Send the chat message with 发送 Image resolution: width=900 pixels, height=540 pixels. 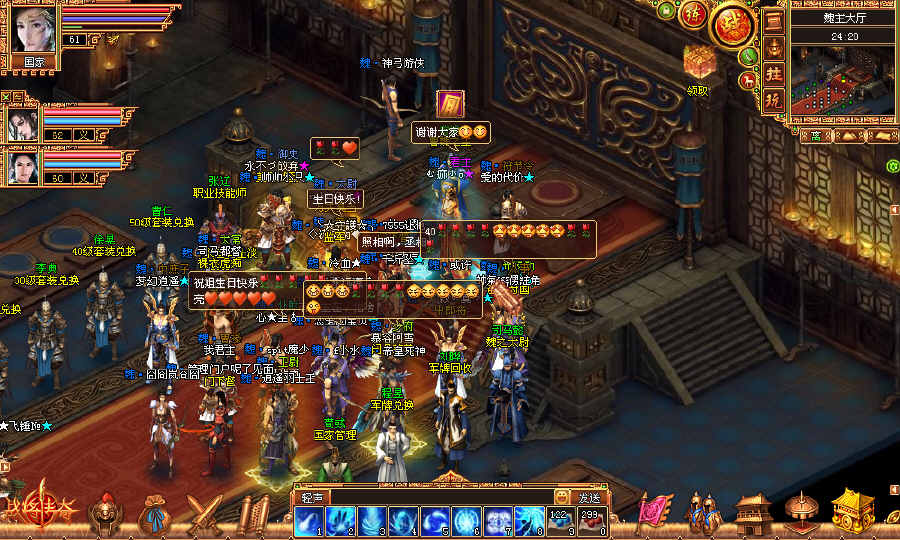pyautogui.click(x=589, y=497)
